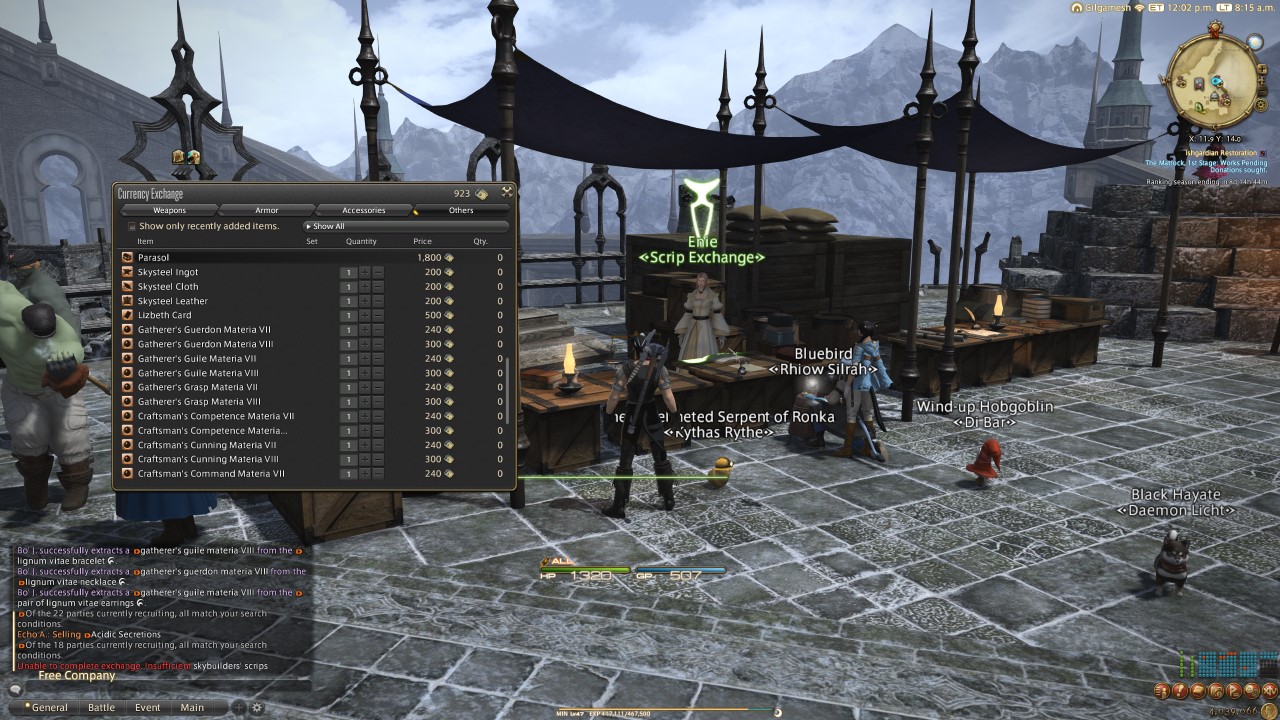
Task: Select the Battle chat tab
Action: click(x=102, y=707)
